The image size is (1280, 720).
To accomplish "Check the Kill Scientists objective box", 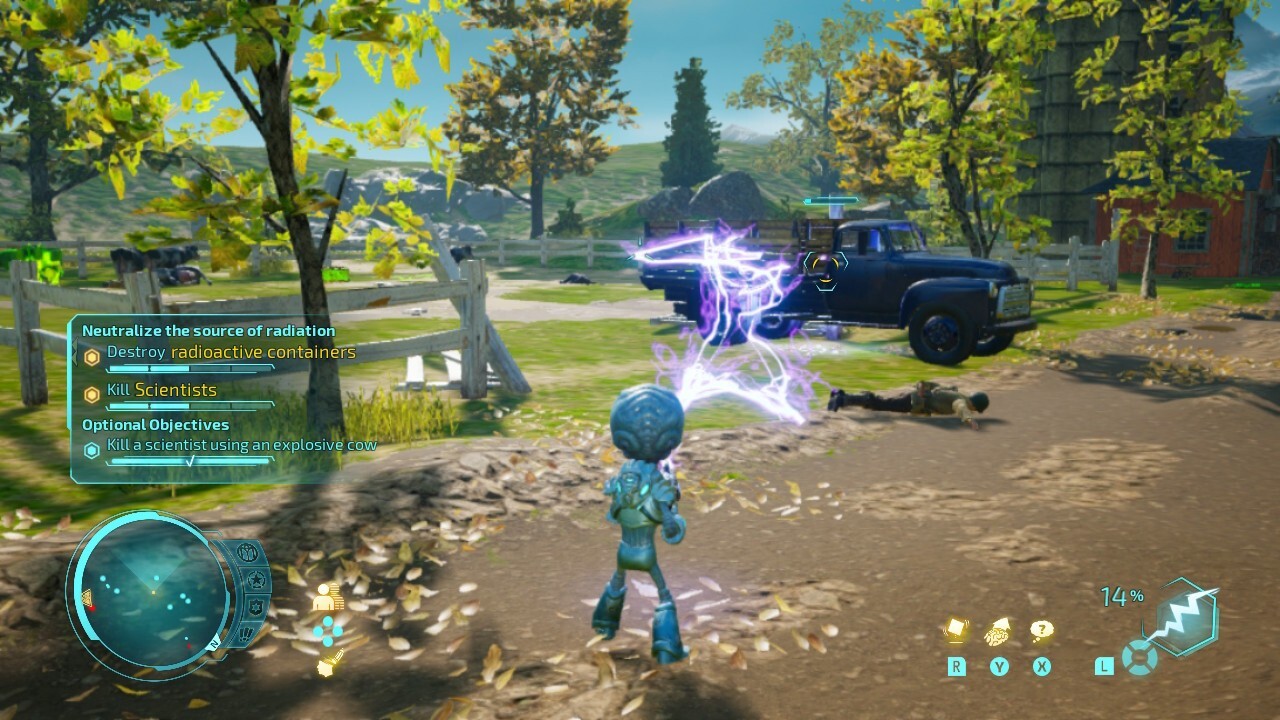I will tap(92, 391).
